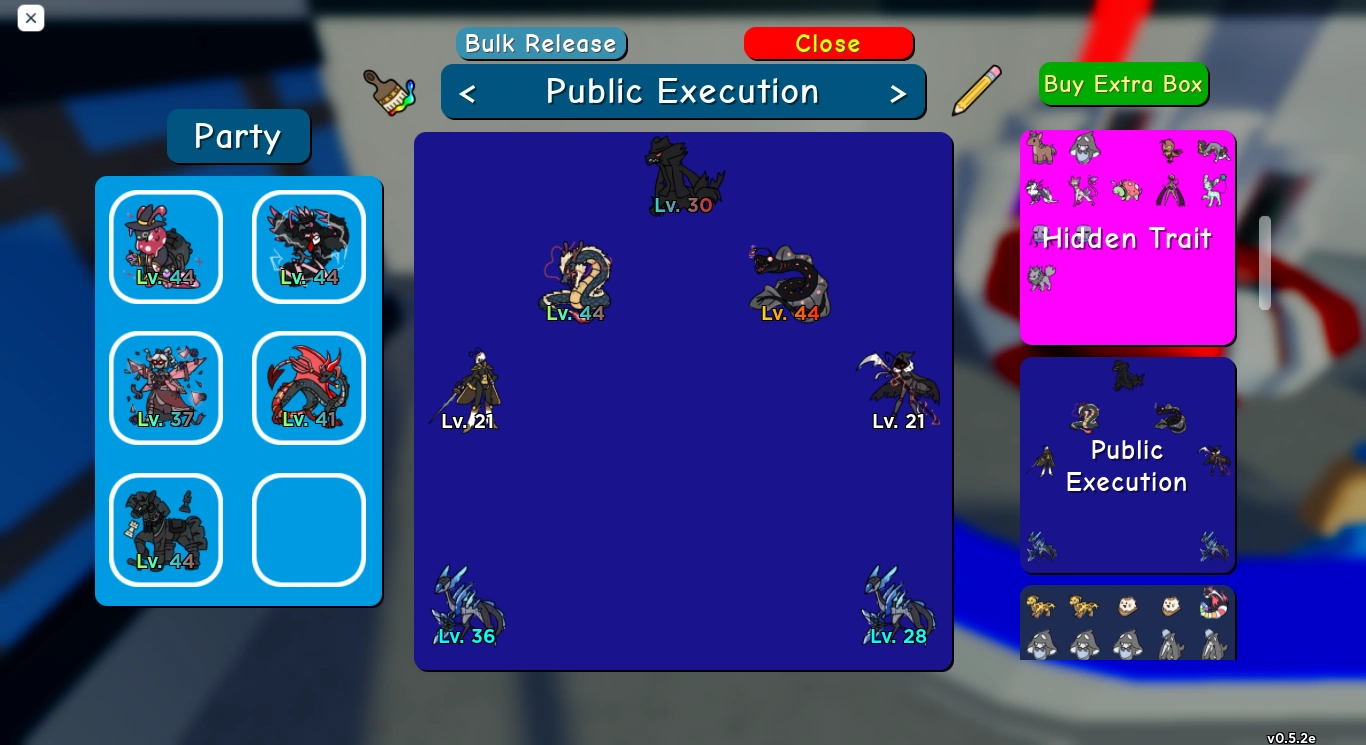Switch to the Hidden Trait box
Screen dimensions: 1366x745
(1127, 237)
